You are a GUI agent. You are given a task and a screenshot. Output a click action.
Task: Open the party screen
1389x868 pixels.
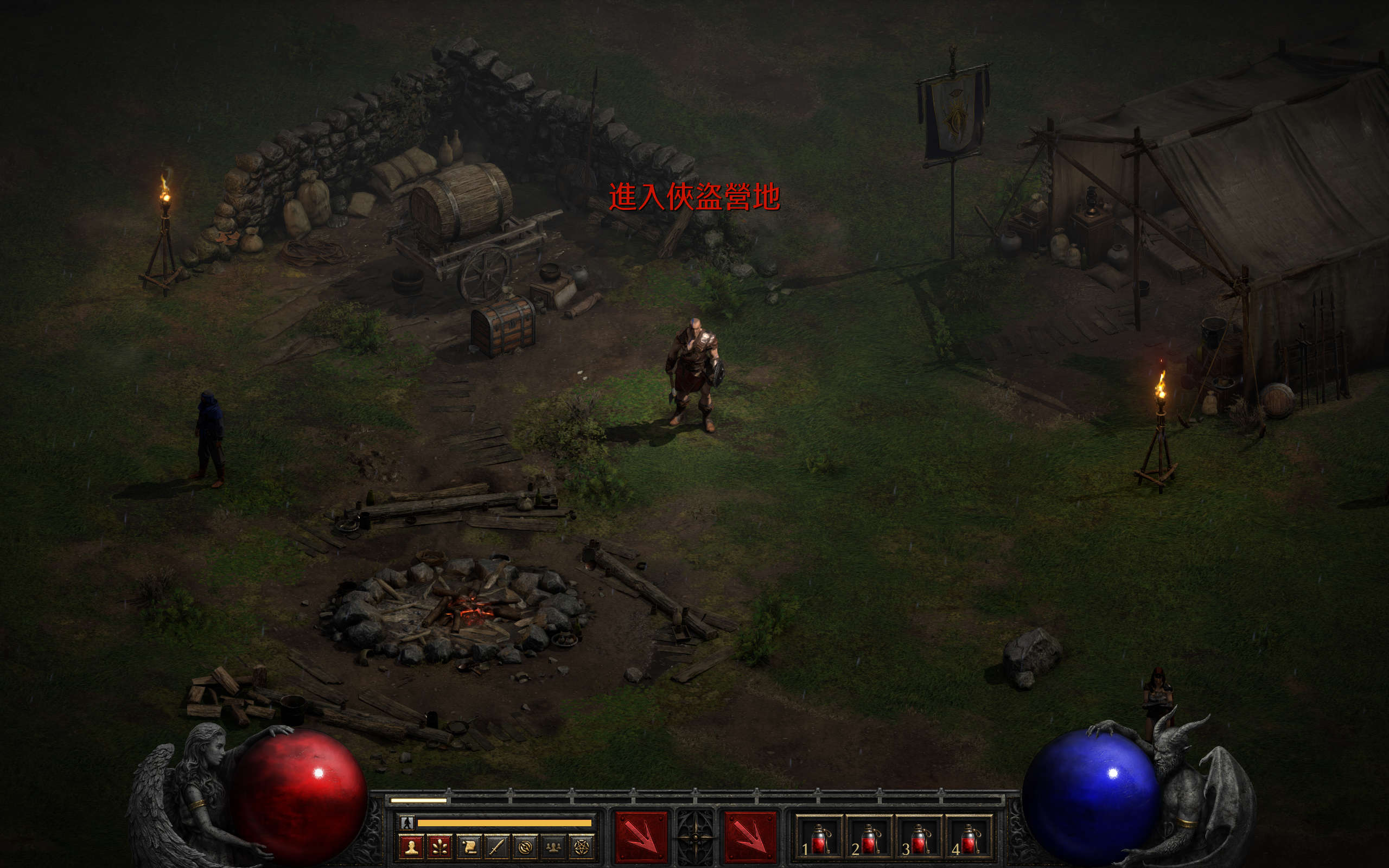point(554,847)
